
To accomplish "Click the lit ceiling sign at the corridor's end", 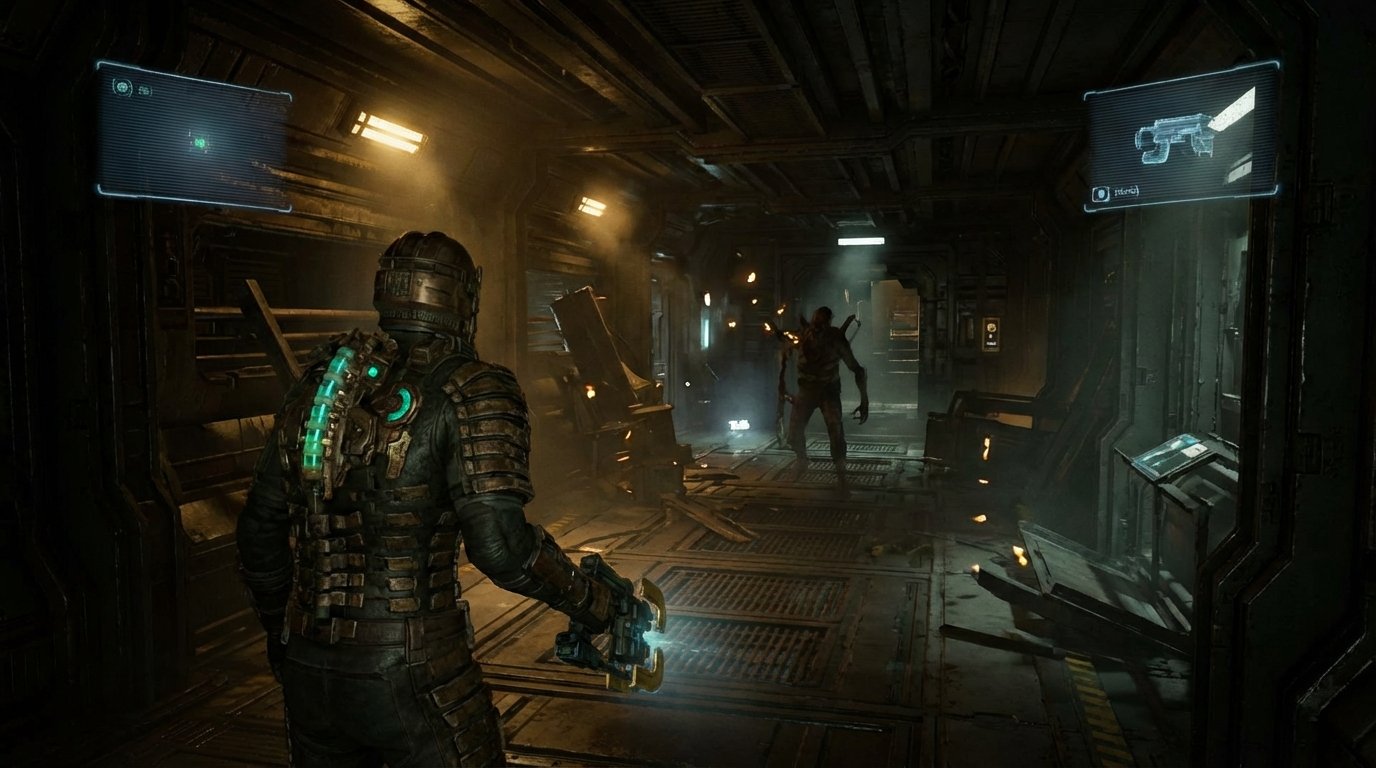I will pyautogui.click(x=860, y=242).
